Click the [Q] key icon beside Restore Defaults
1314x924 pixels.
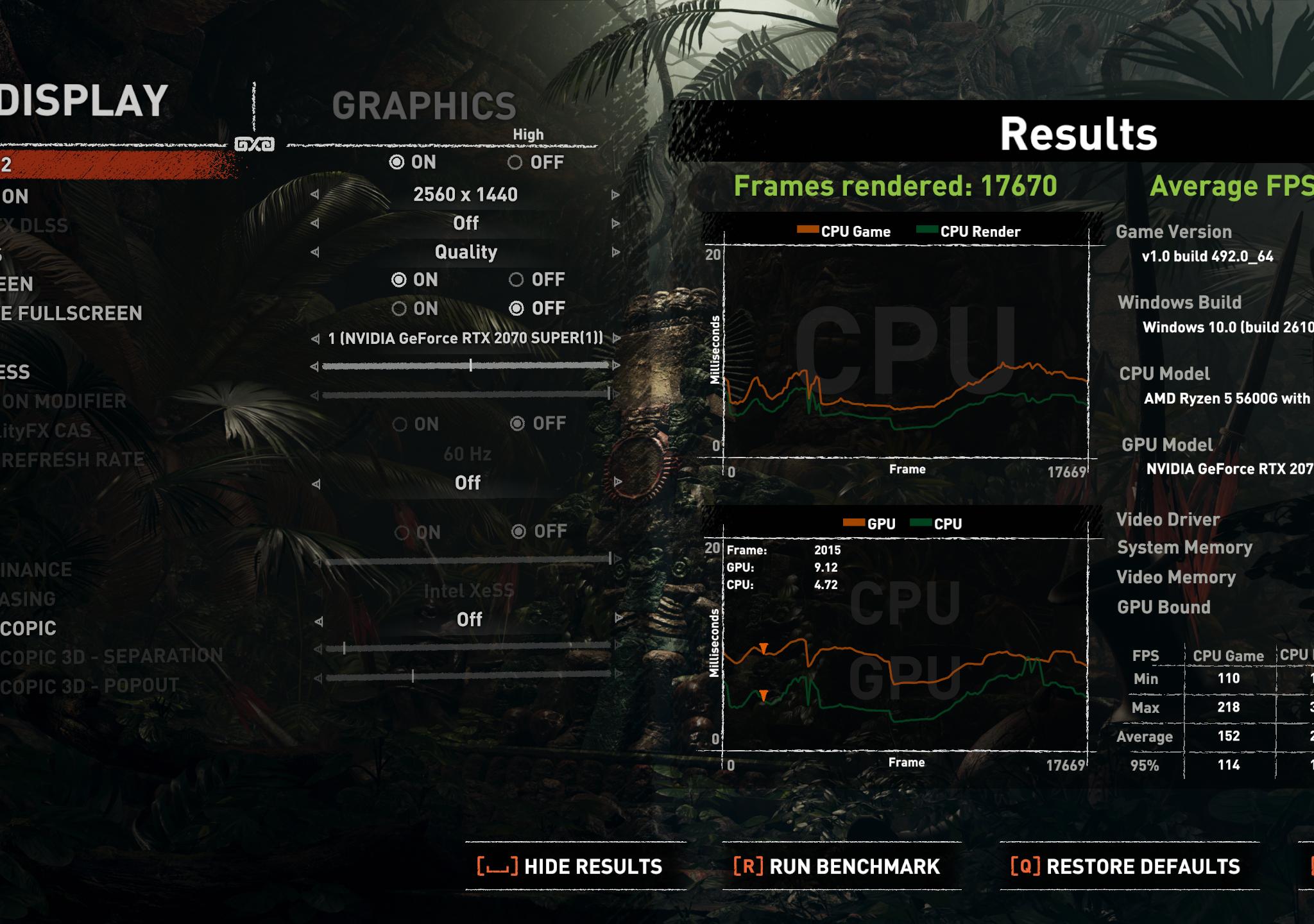click(1027, 866)
